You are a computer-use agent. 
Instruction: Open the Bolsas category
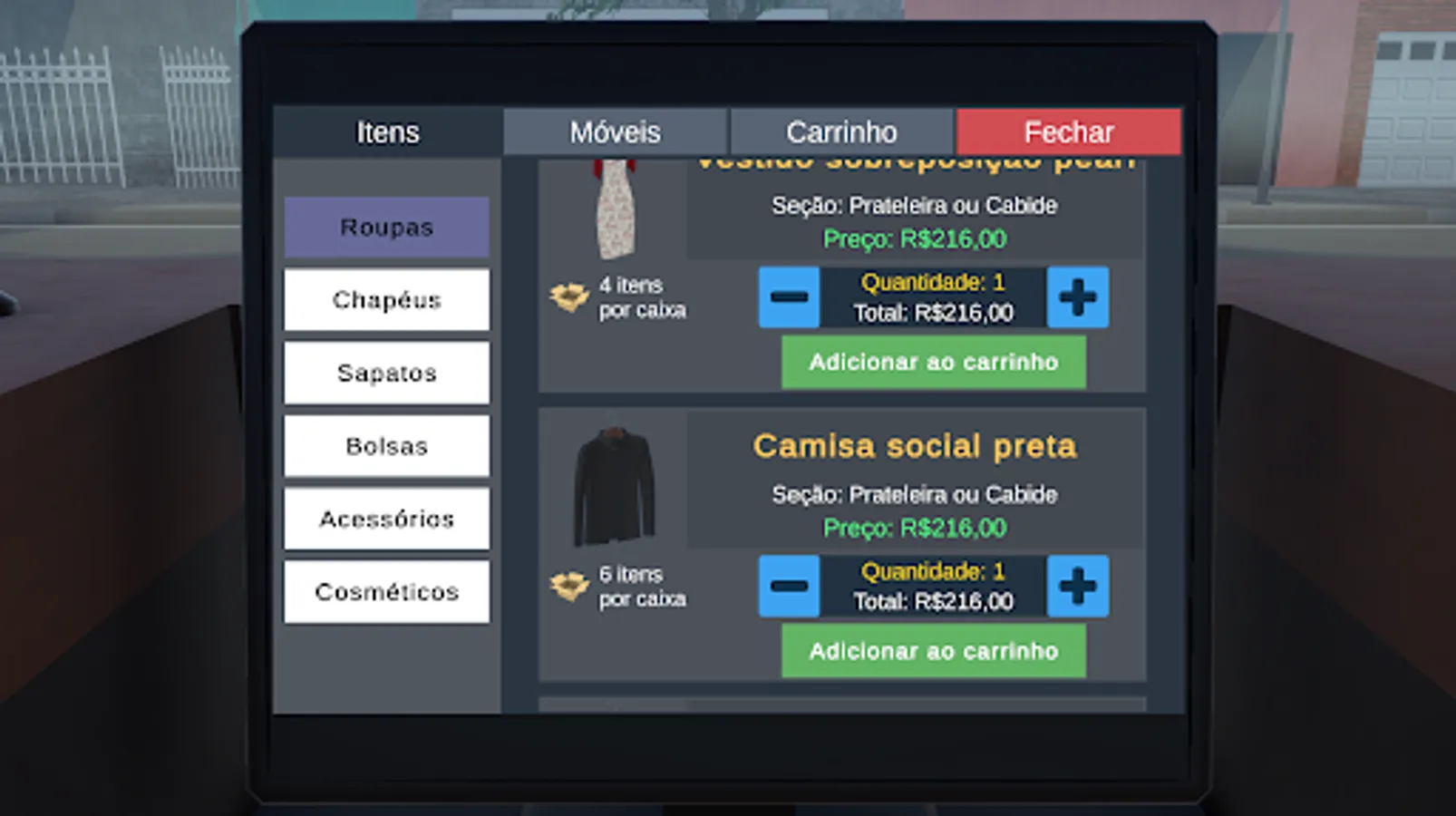[386, 446]
